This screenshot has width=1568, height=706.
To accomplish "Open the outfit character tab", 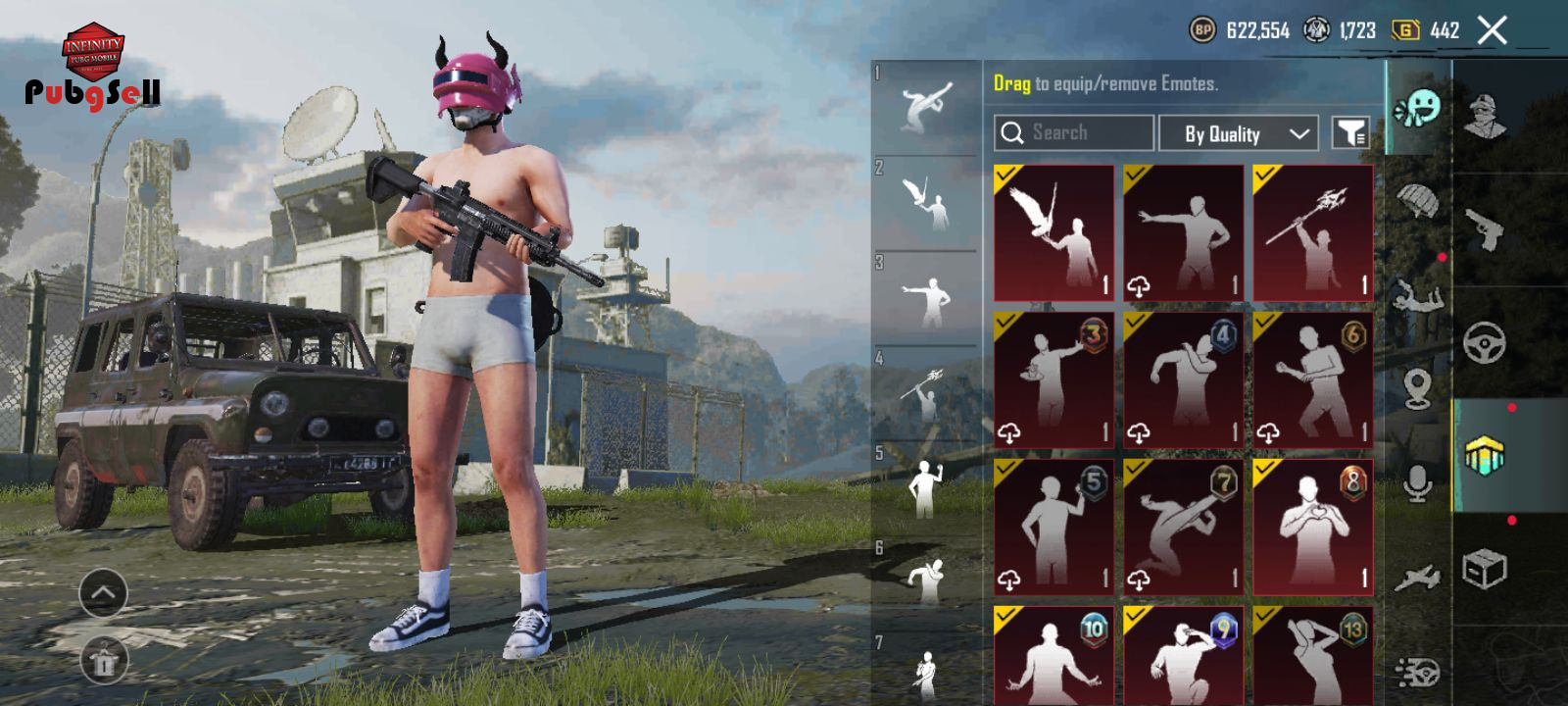I will 1486,118.
